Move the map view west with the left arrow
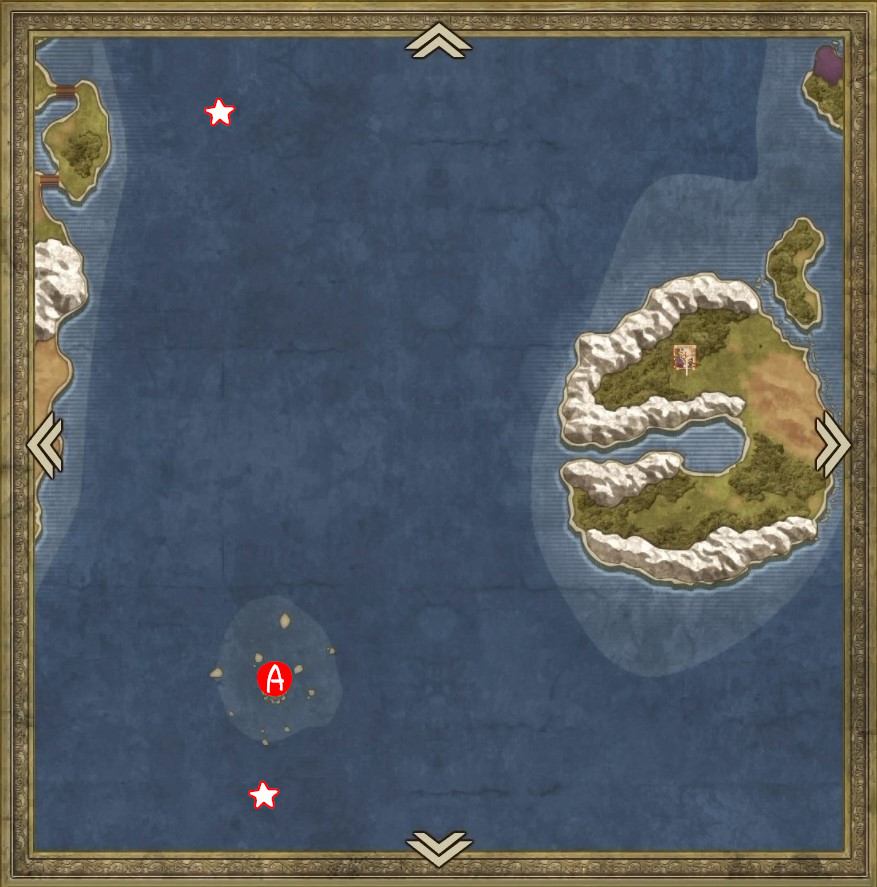877x887 pixels. (x=45, y=444)
